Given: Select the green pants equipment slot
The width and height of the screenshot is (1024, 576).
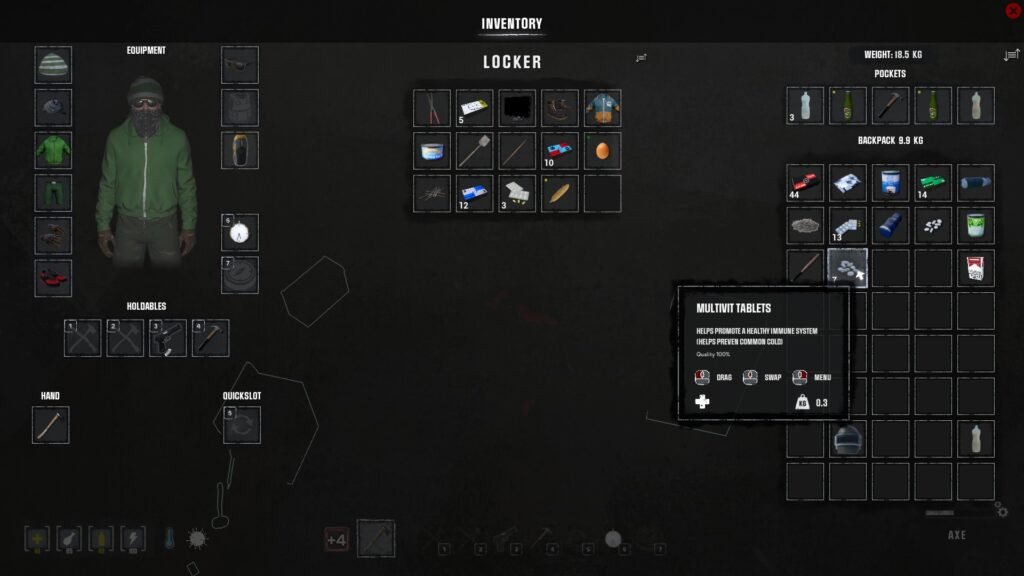Looking at the screenshot, I should [53, 193].
